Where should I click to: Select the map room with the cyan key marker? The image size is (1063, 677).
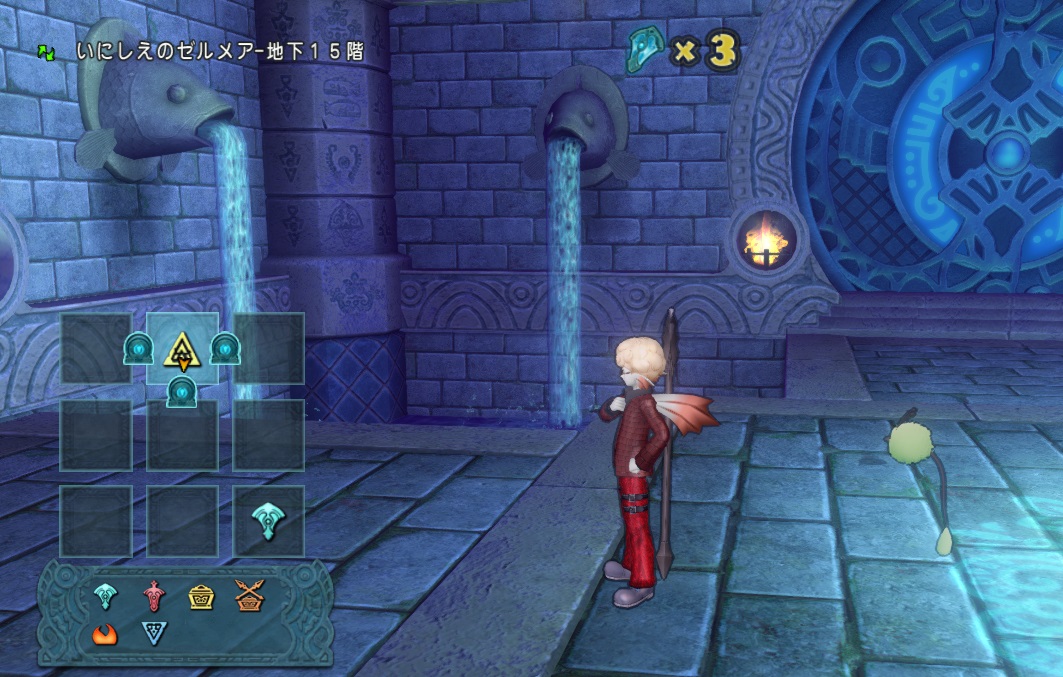click(268, 521)
